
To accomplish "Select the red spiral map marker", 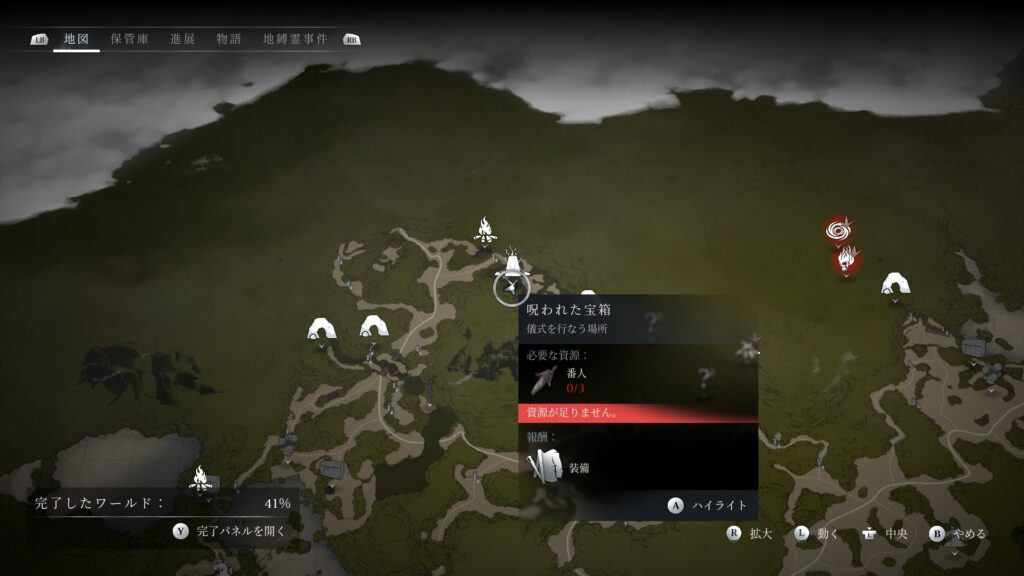I will (839, 231).
